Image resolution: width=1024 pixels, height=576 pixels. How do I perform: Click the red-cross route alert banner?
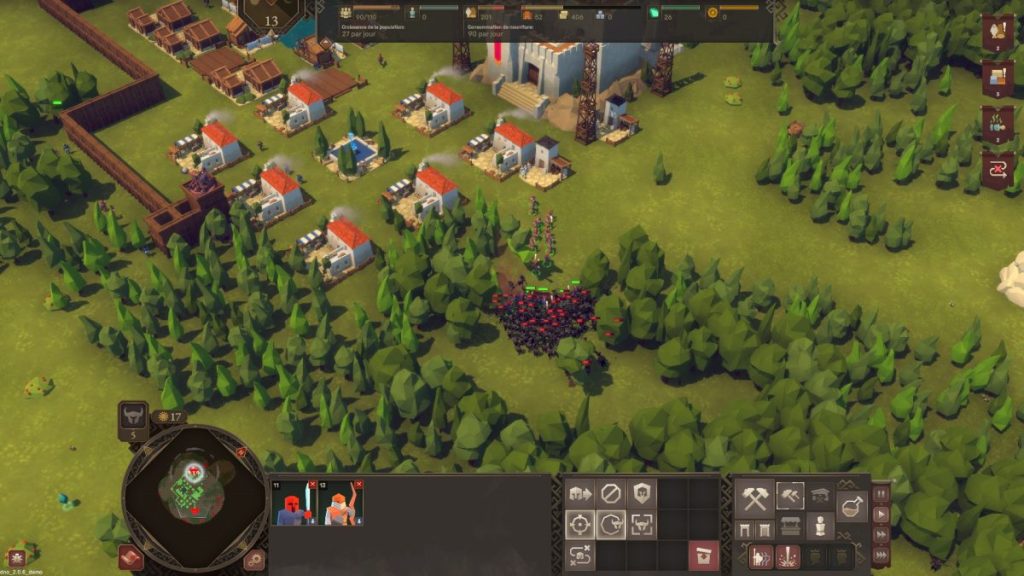pyautogui.click(x=998, y=168)
